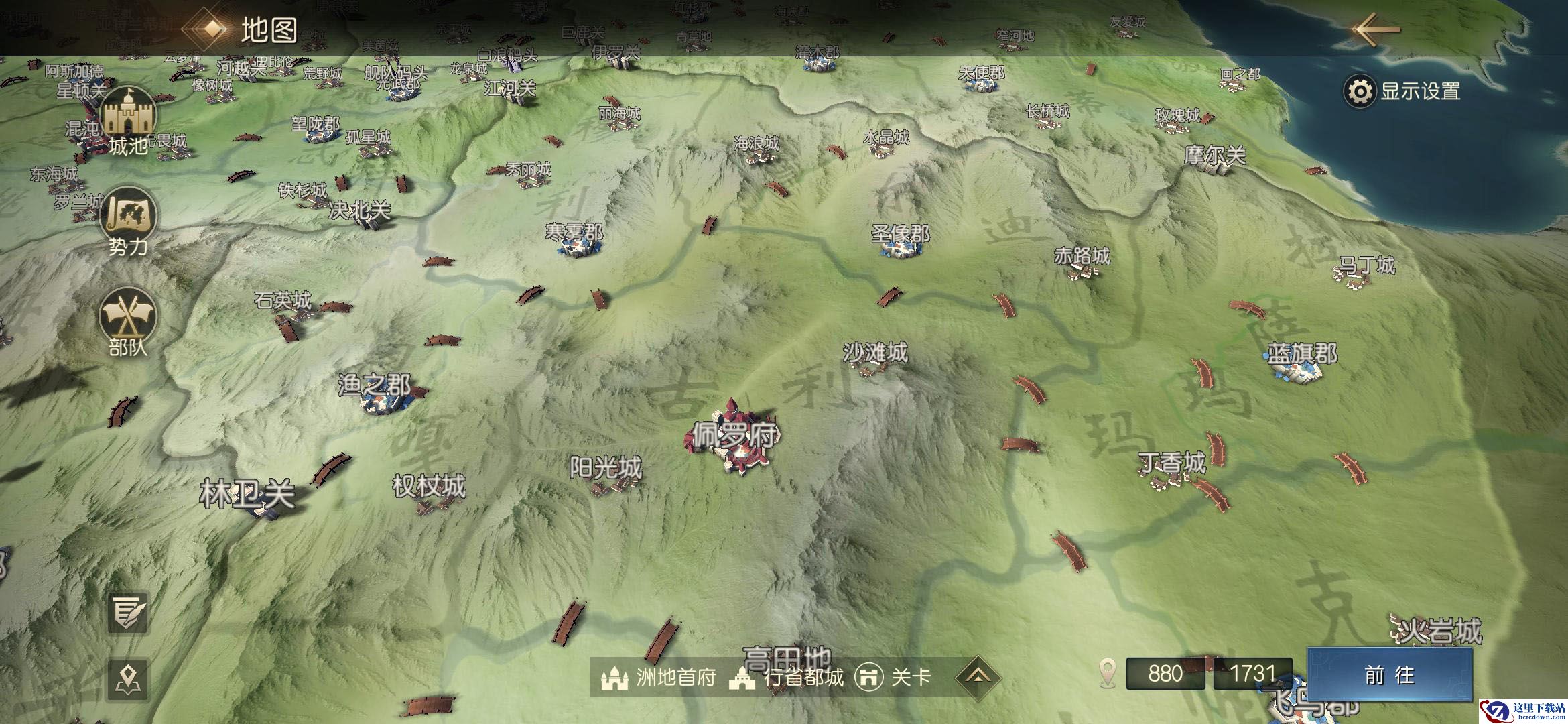Open the 势力 factions map view
The image size is (1568, 724).
coord(127,221)
